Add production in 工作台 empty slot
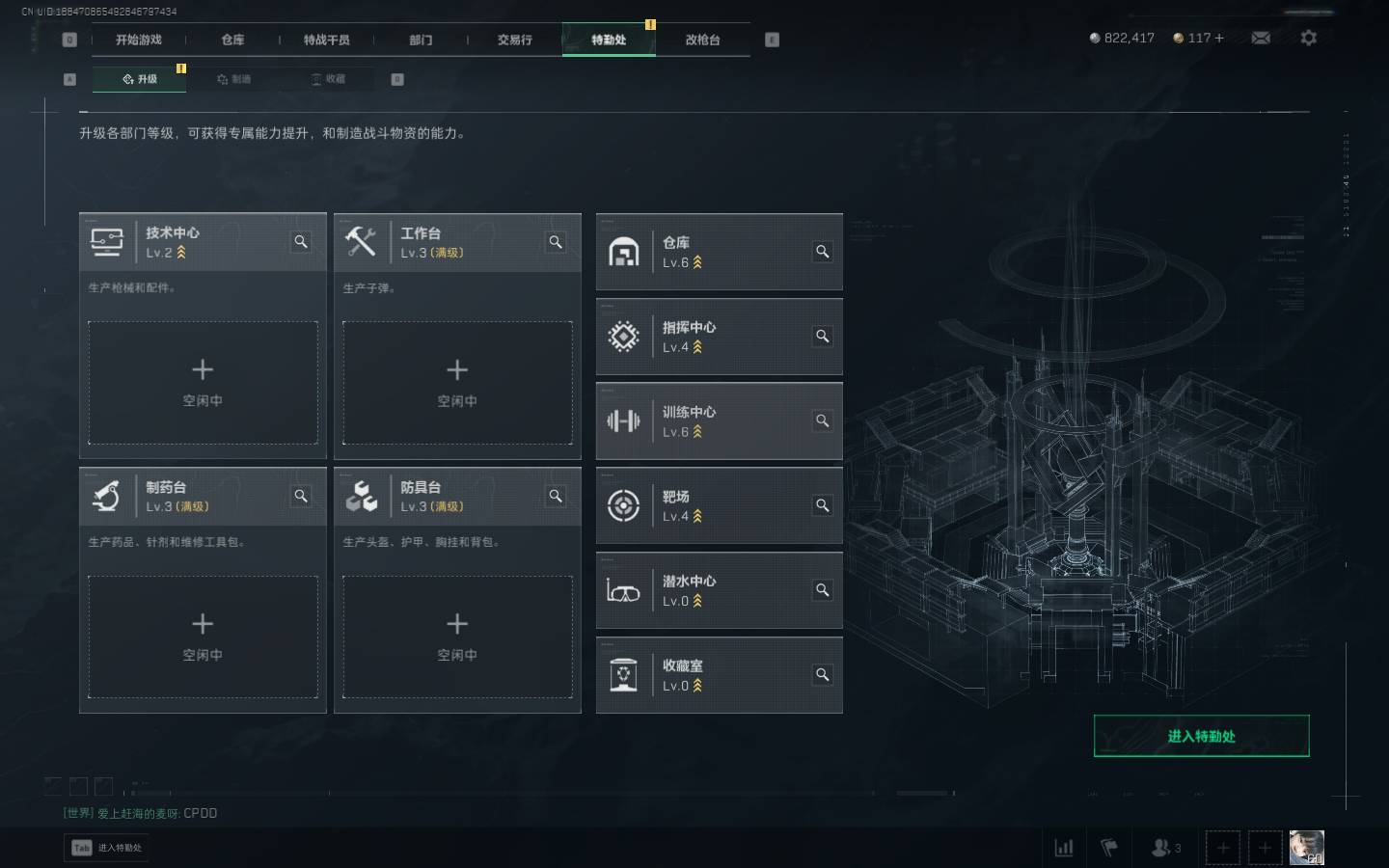The image size is (1389, 868). 457,383
